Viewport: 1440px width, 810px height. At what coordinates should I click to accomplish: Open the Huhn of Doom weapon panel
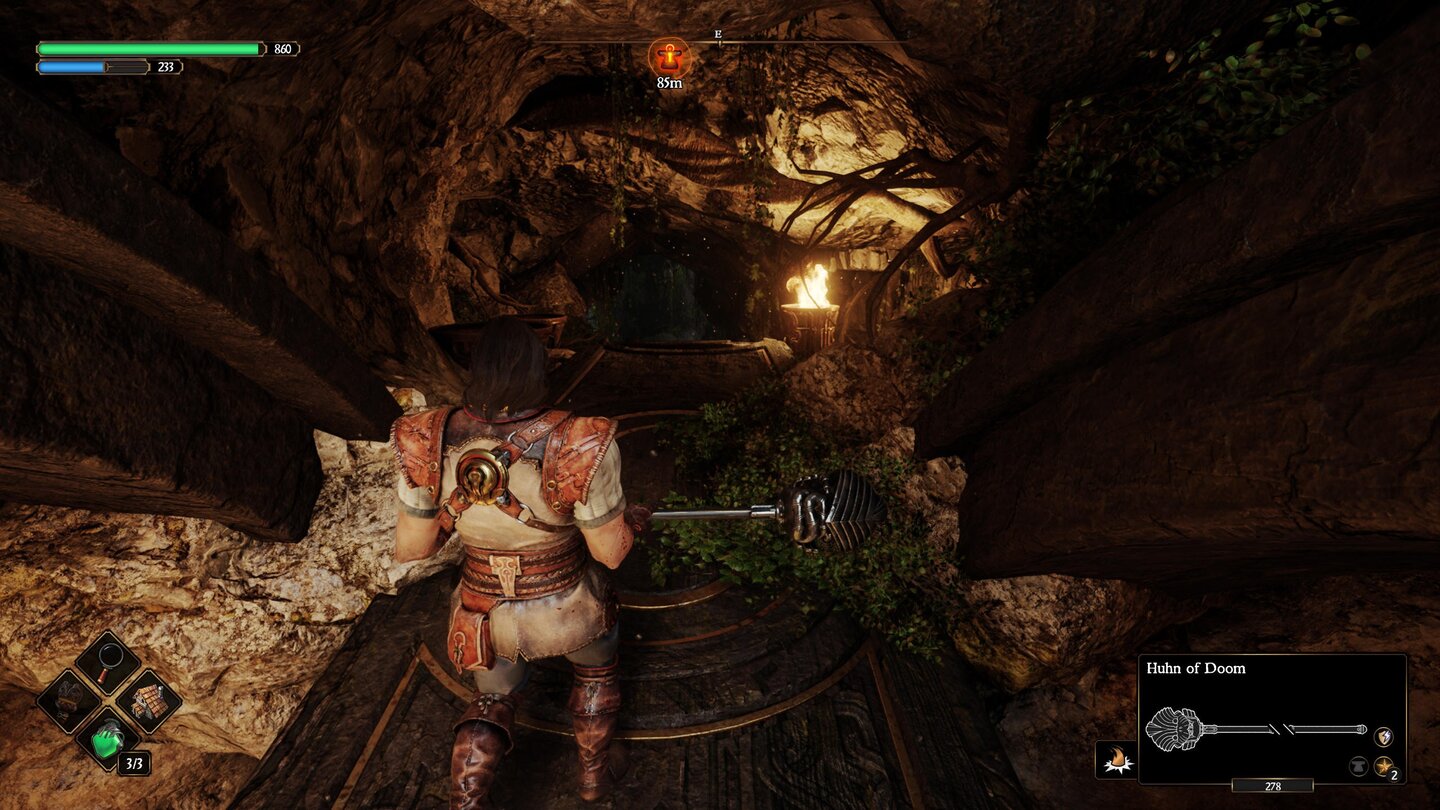(x=1272, y=718)
